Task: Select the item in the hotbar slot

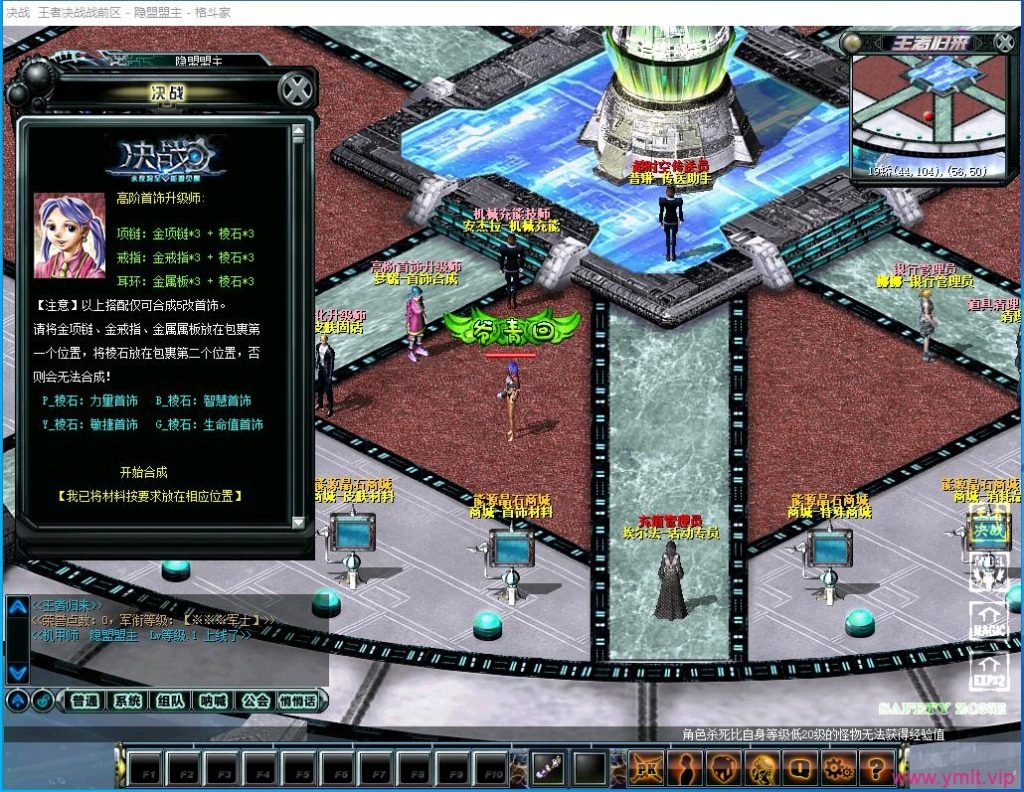Action: [x=549, y=768]
